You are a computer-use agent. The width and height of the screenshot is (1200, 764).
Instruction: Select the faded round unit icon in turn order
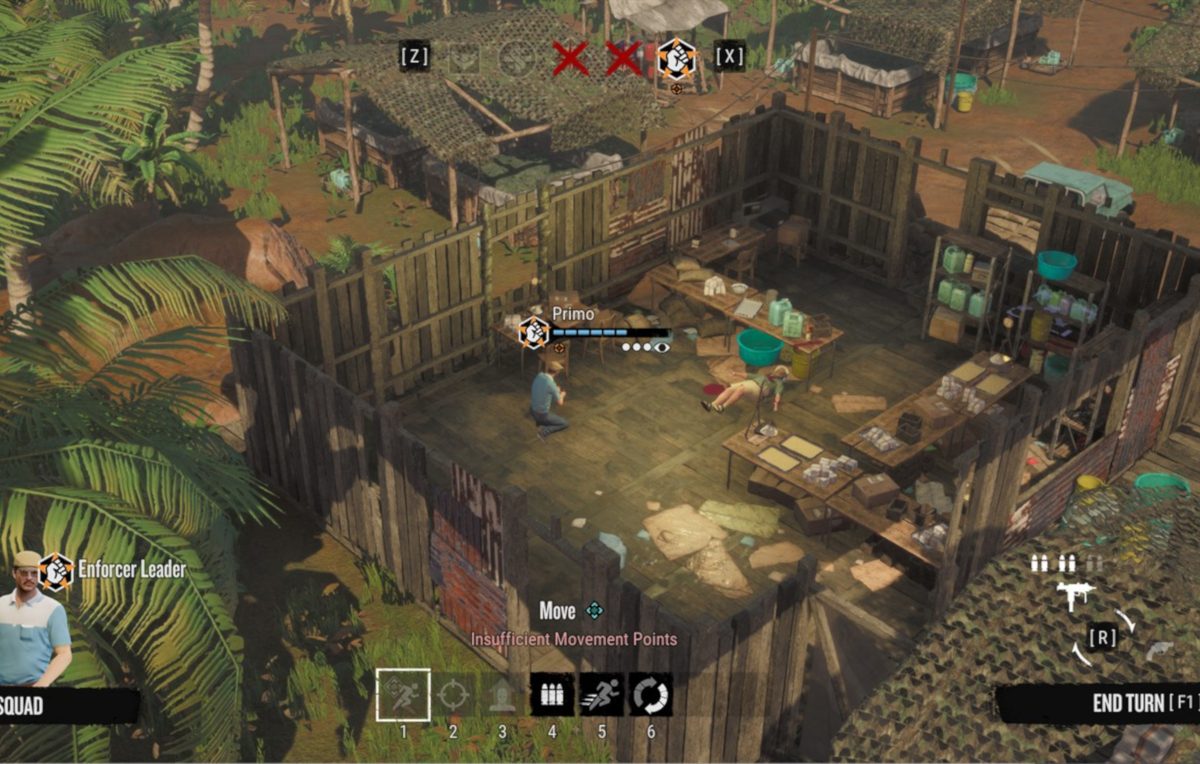click(x=517, y=58)
